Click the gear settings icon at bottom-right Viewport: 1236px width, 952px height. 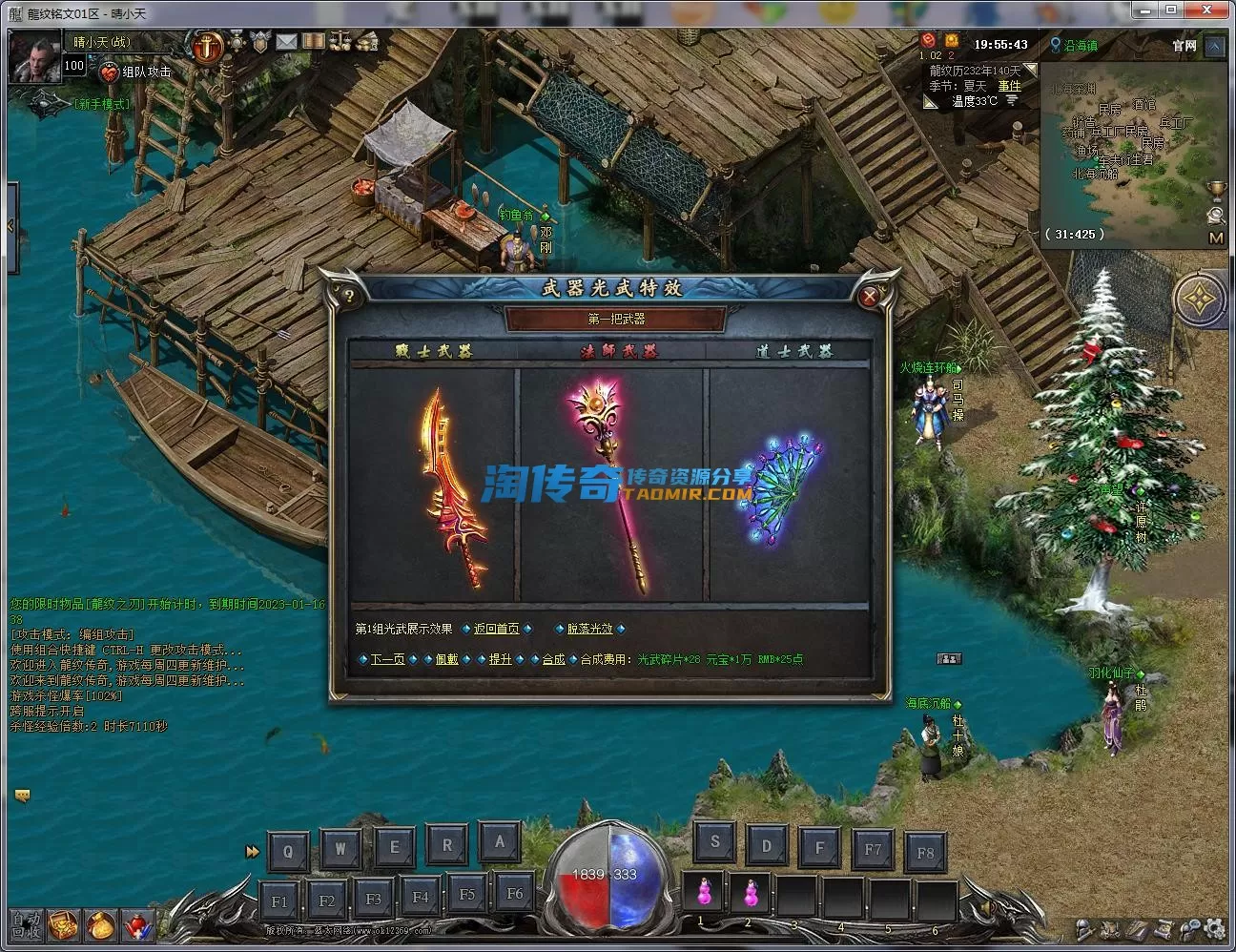tap(1213, 927)
